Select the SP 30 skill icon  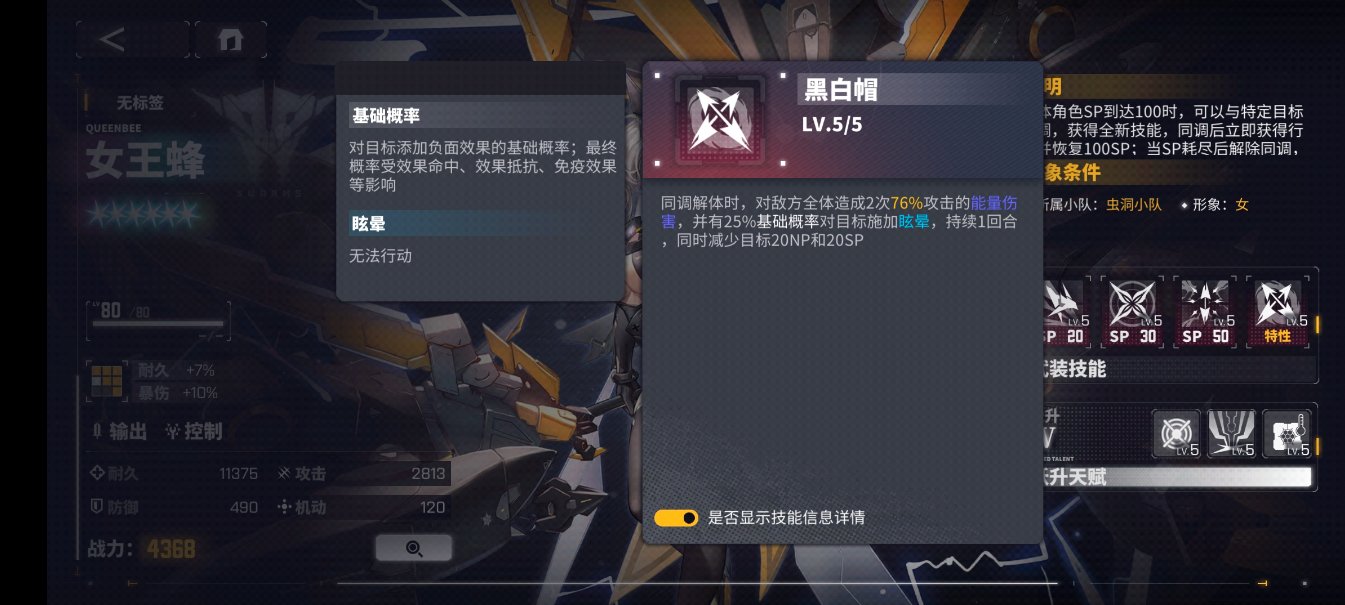click(x=1134, y=310)
